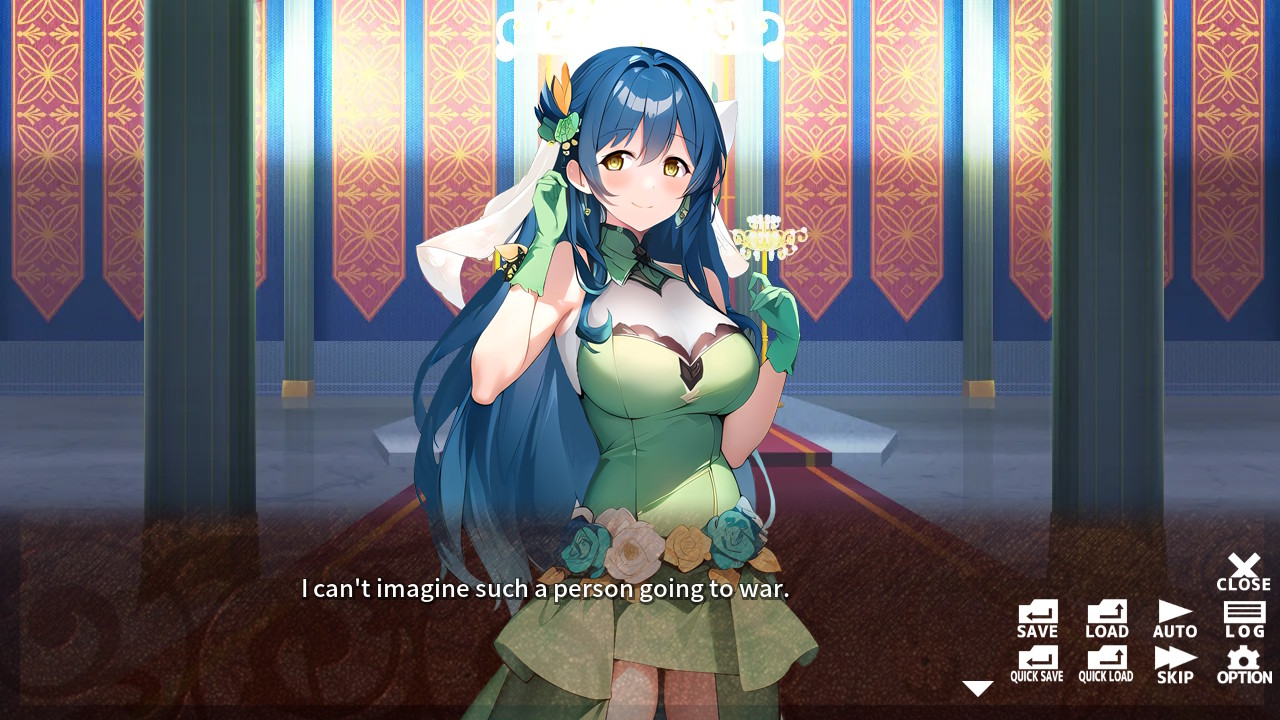Viewport: 1280px width, 720px height.
Task: Open settings via the OPTION gear icon
Action: [x=1244, y=660]
